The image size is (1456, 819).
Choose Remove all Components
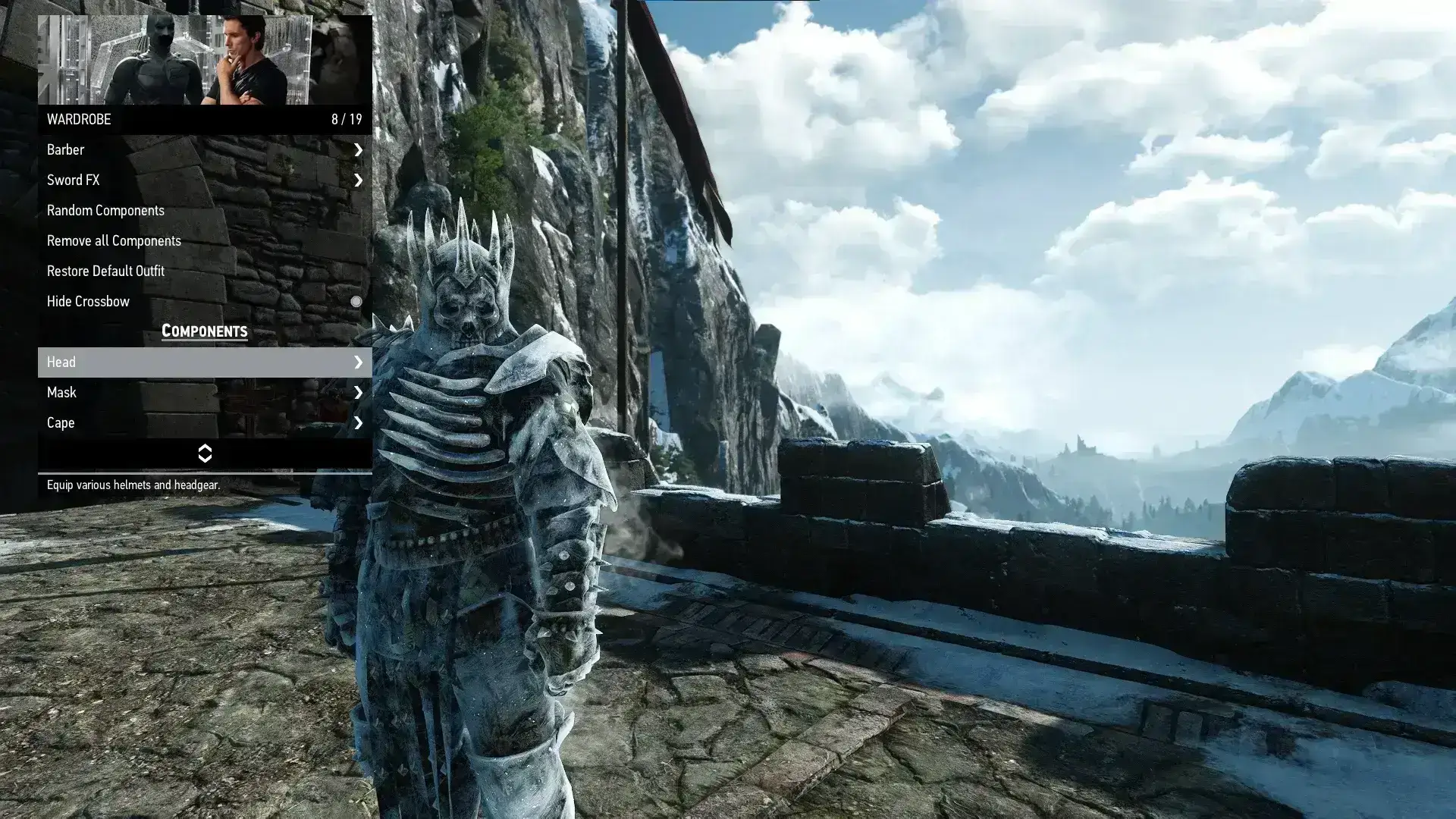point(204,241)
